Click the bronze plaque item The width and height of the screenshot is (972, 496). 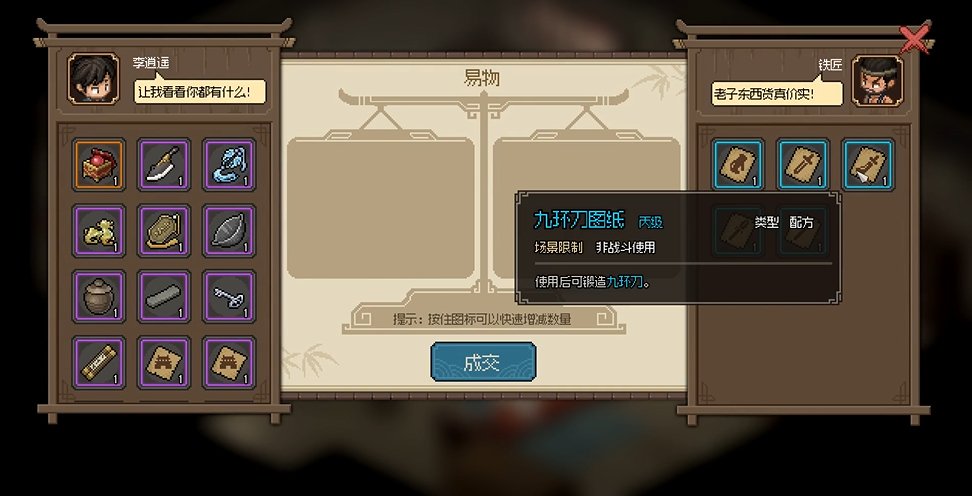click(x=163, y=231)
